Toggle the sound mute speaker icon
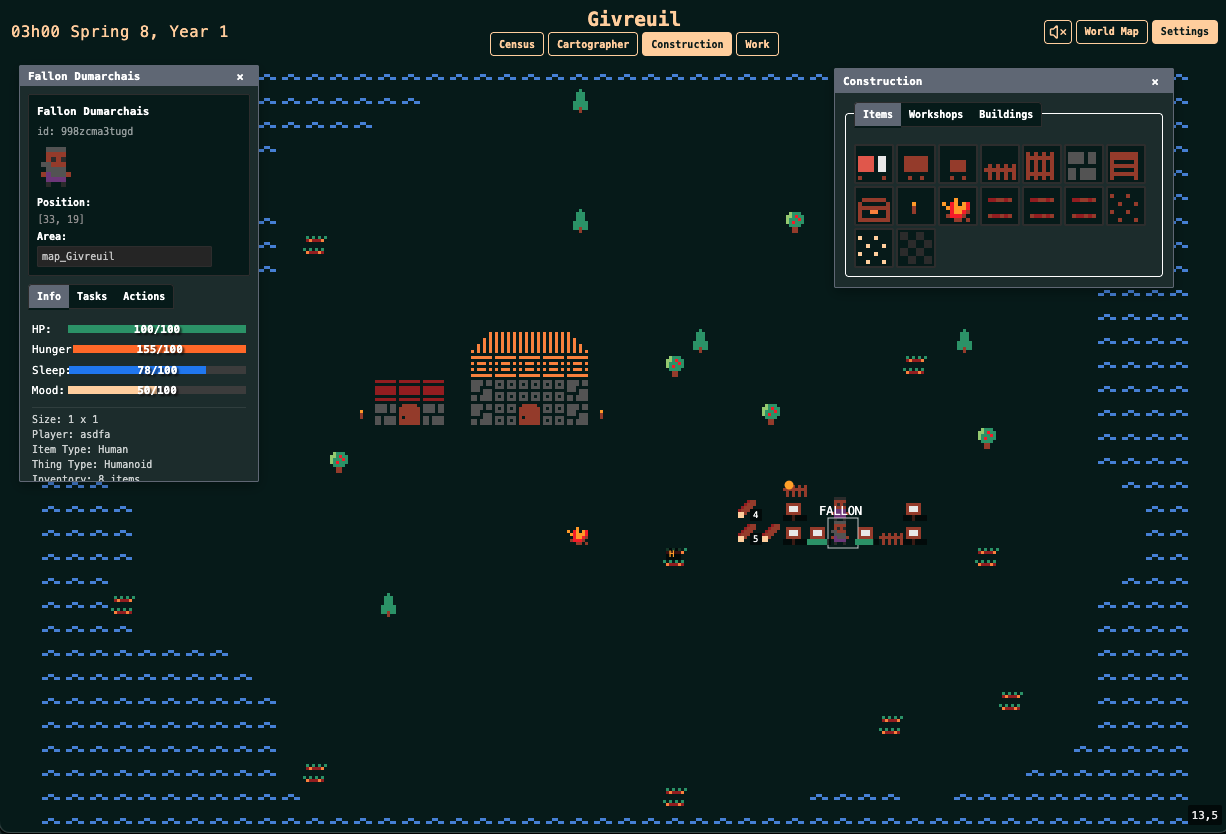 pos(1057,32)
